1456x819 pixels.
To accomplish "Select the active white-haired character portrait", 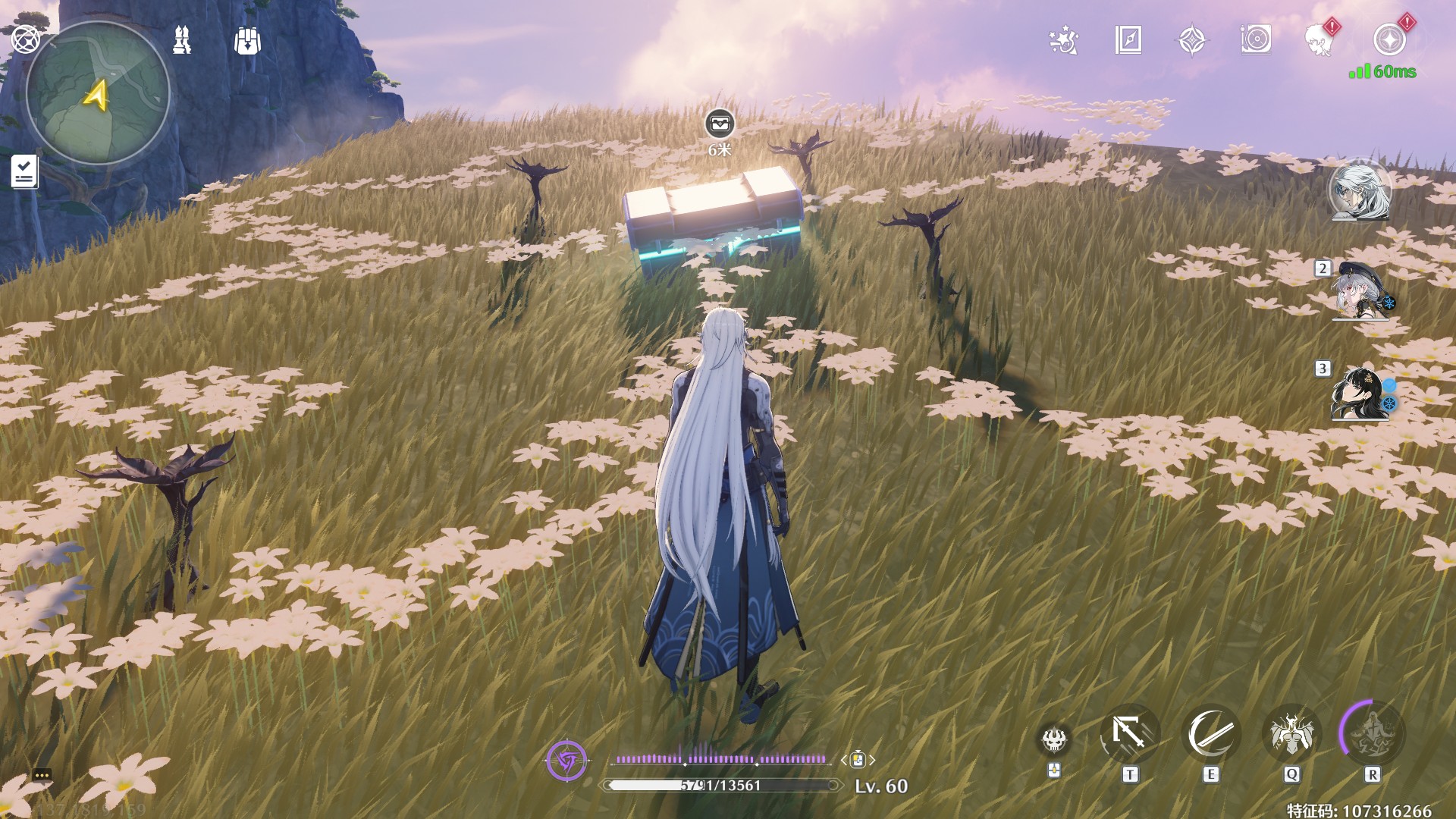I will 1360,190.
